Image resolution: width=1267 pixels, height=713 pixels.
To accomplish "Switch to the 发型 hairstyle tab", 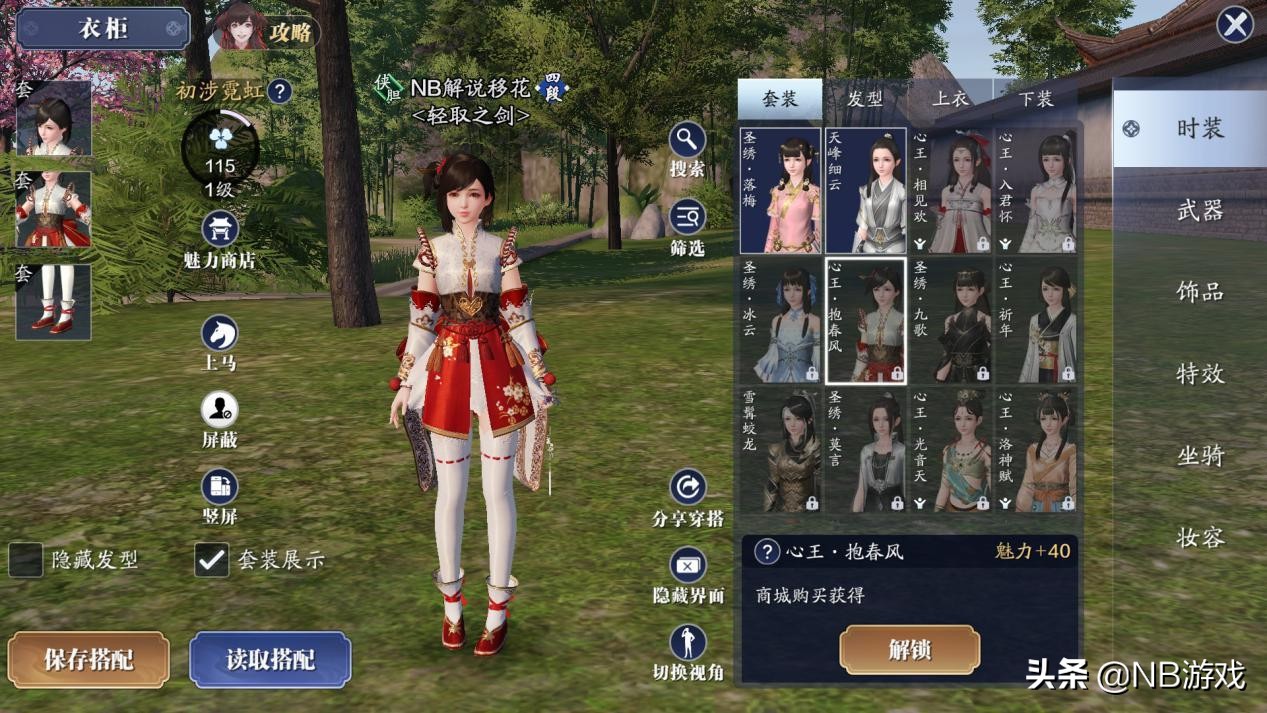I will click(x=865, y=99).
